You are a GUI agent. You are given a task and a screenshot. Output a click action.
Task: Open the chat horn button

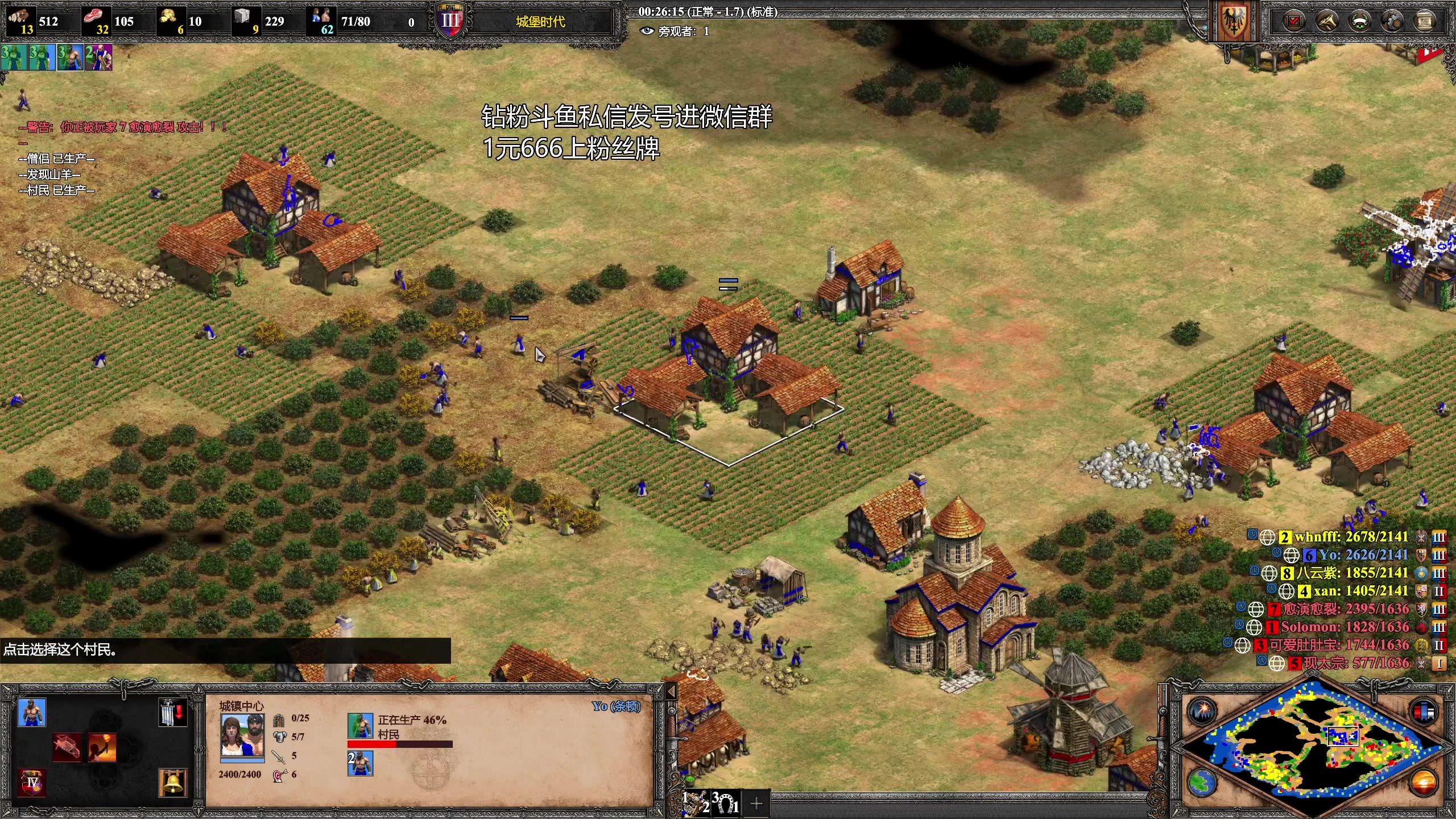coord(1326,22)
